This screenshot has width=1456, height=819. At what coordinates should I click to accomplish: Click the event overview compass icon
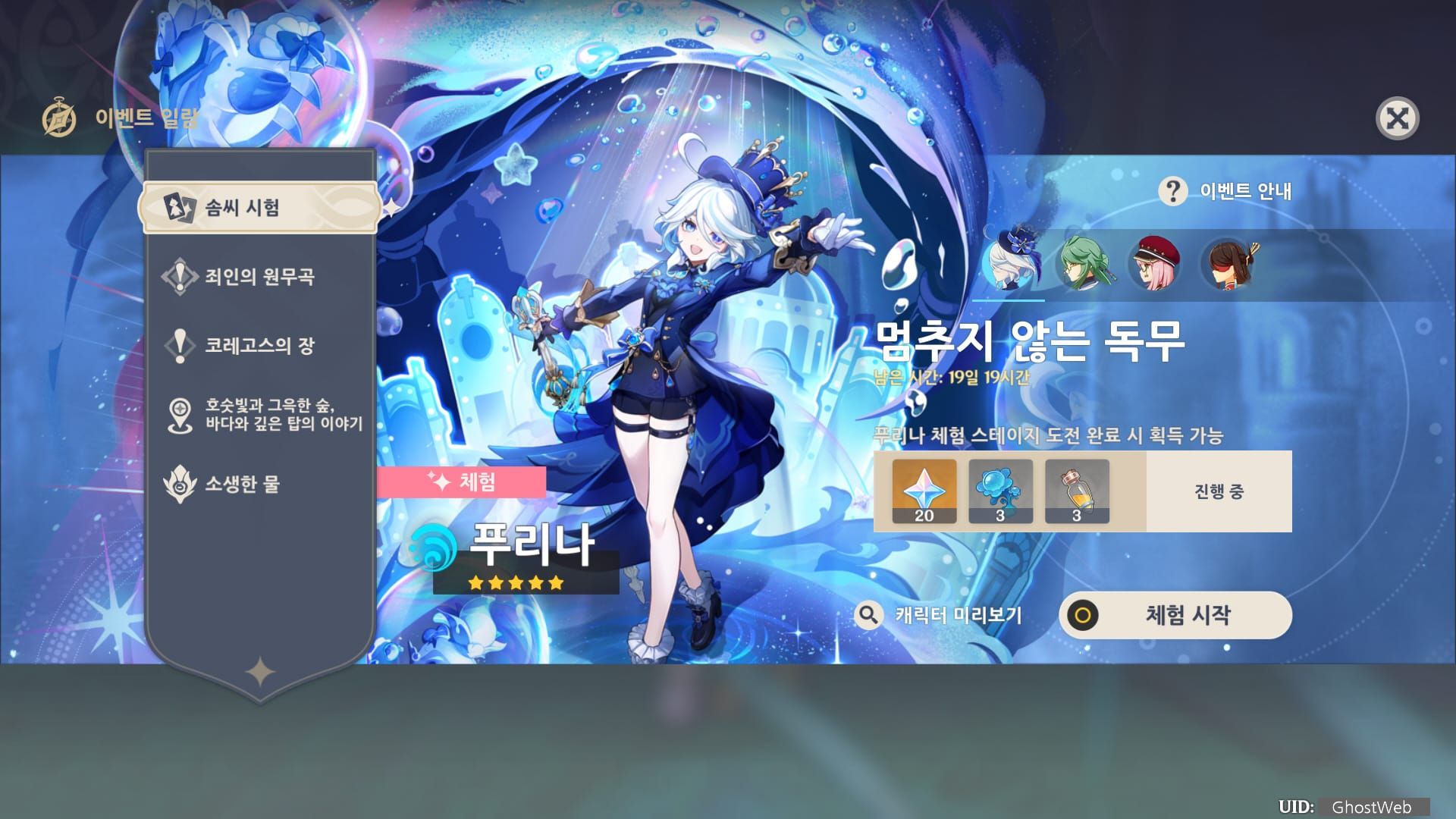point(60,117)
